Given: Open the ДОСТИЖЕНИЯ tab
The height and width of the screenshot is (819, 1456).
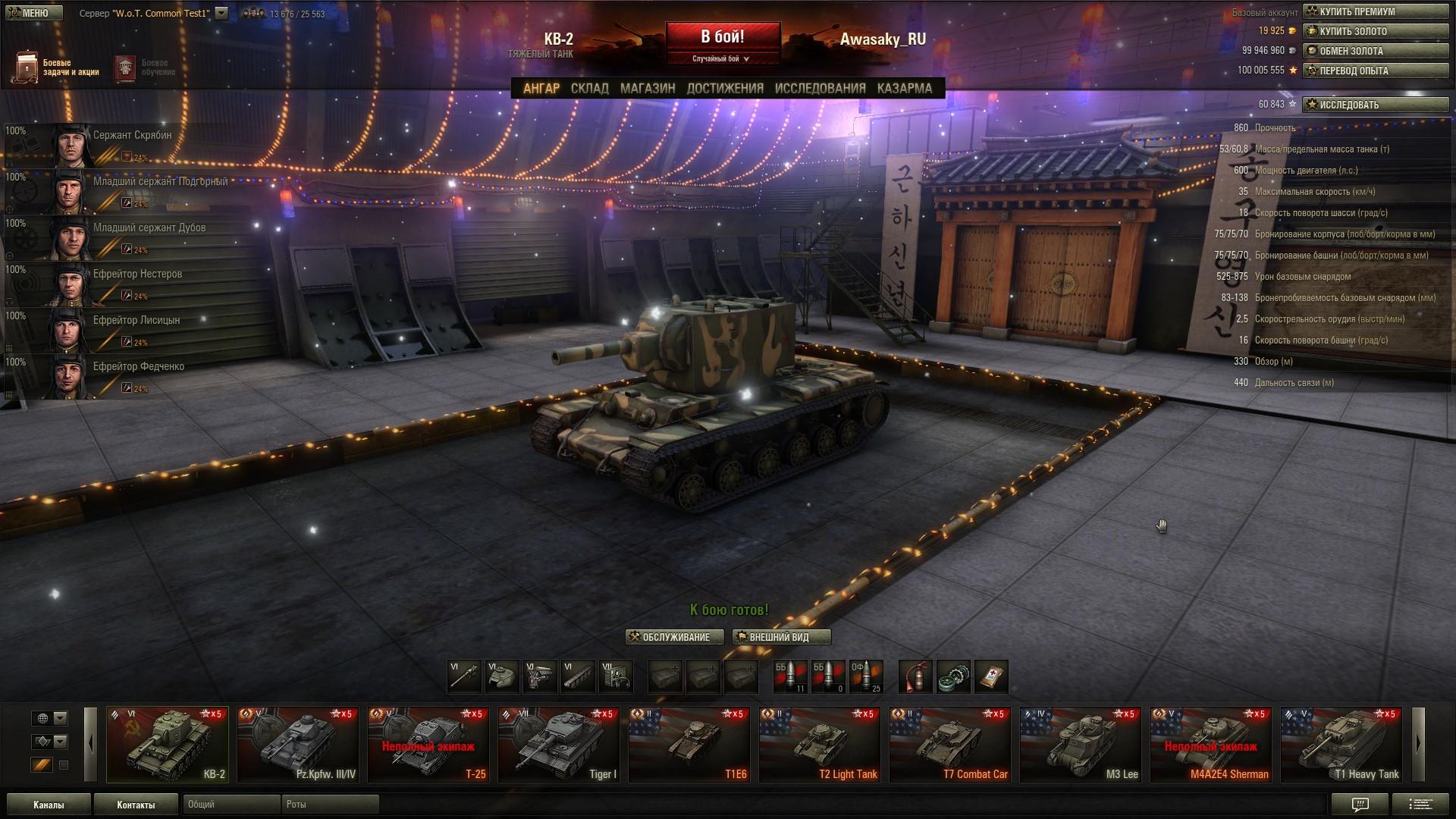Looking at the screenshot, I should click(x=725, y=88).
